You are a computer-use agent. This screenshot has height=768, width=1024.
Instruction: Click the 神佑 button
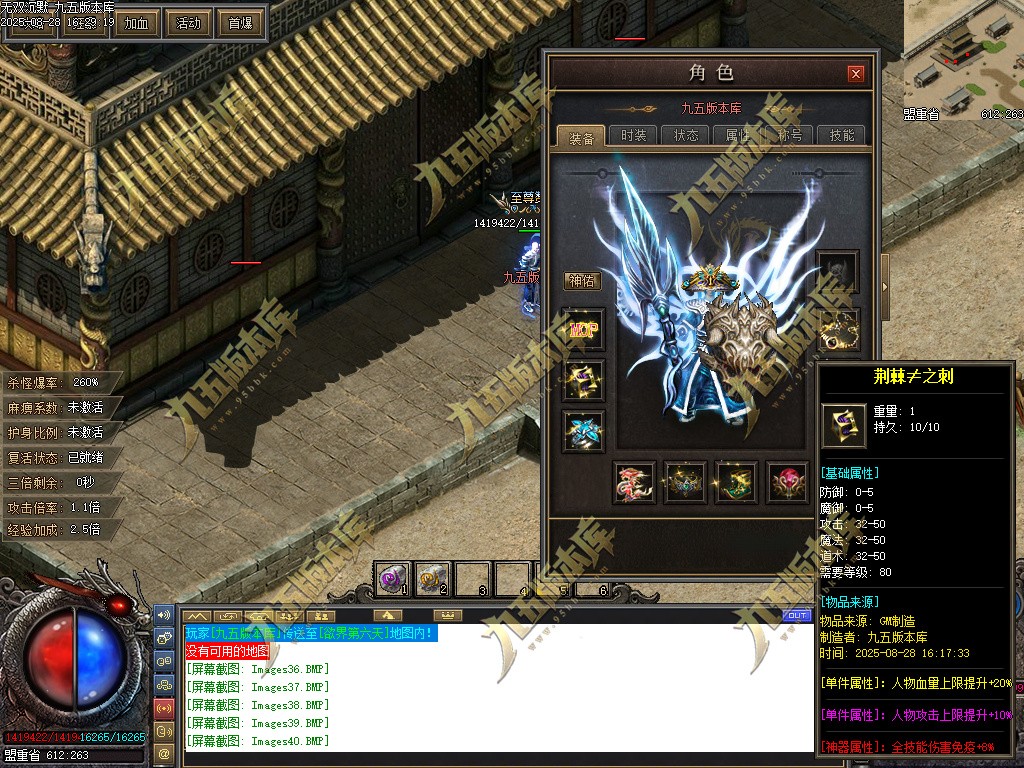[581, 281]
